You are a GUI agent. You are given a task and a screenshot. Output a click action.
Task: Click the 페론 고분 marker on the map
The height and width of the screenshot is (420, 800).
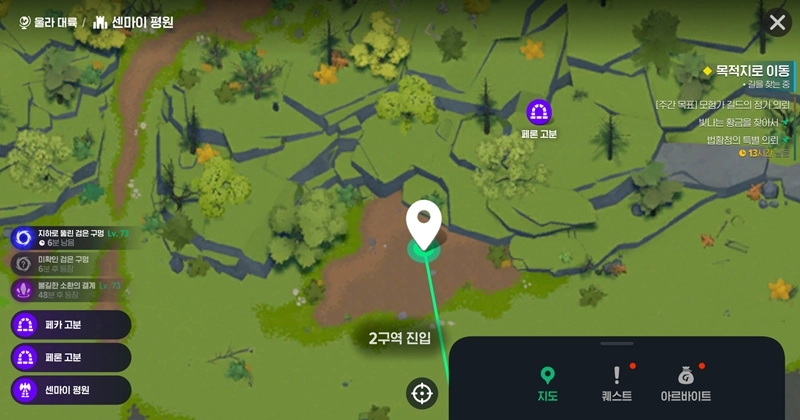pyautogui.click(x=539, y=112)
